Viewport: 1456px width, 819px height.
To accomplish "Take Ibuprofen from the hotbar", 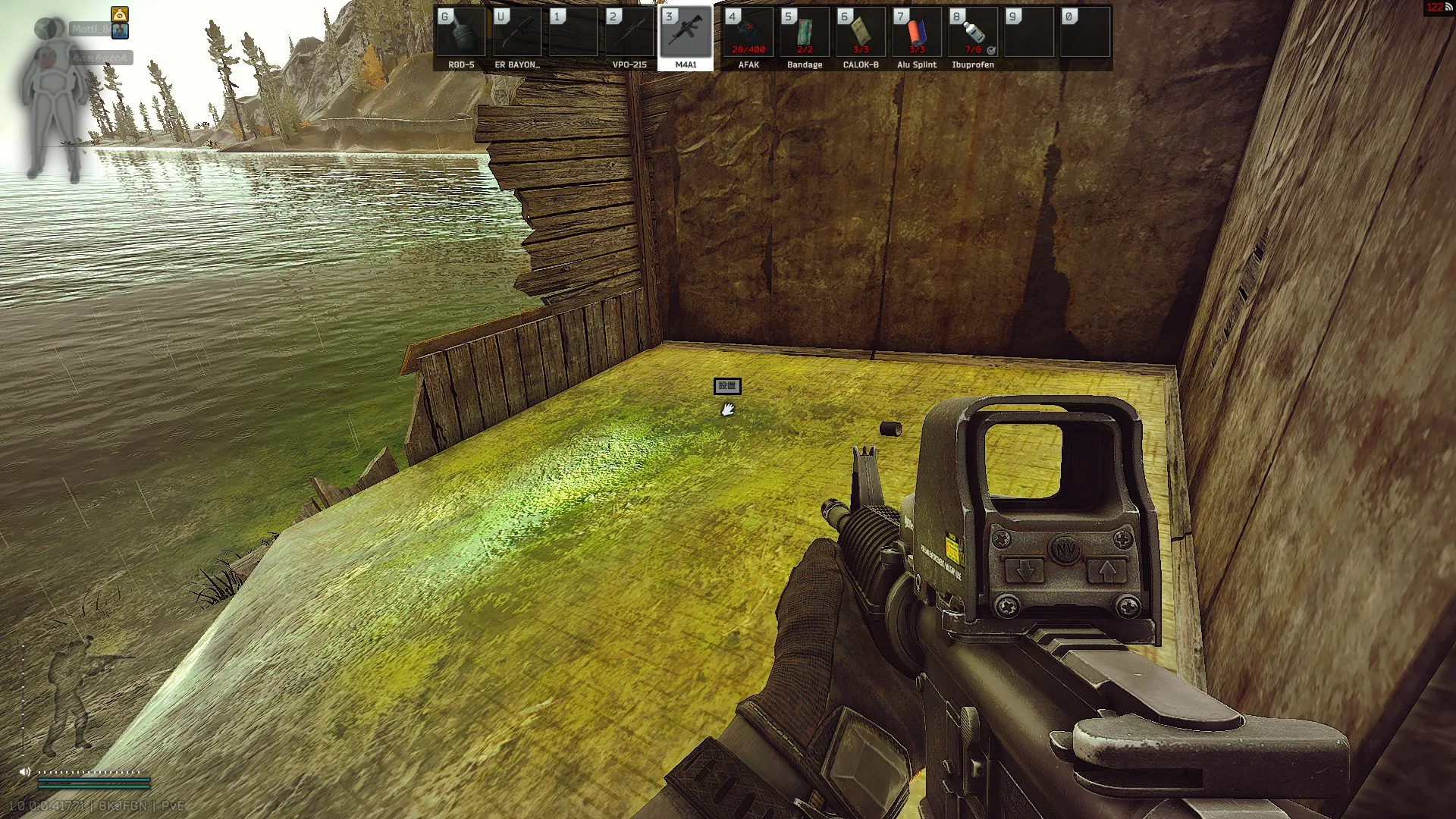I will click(973, 33).
